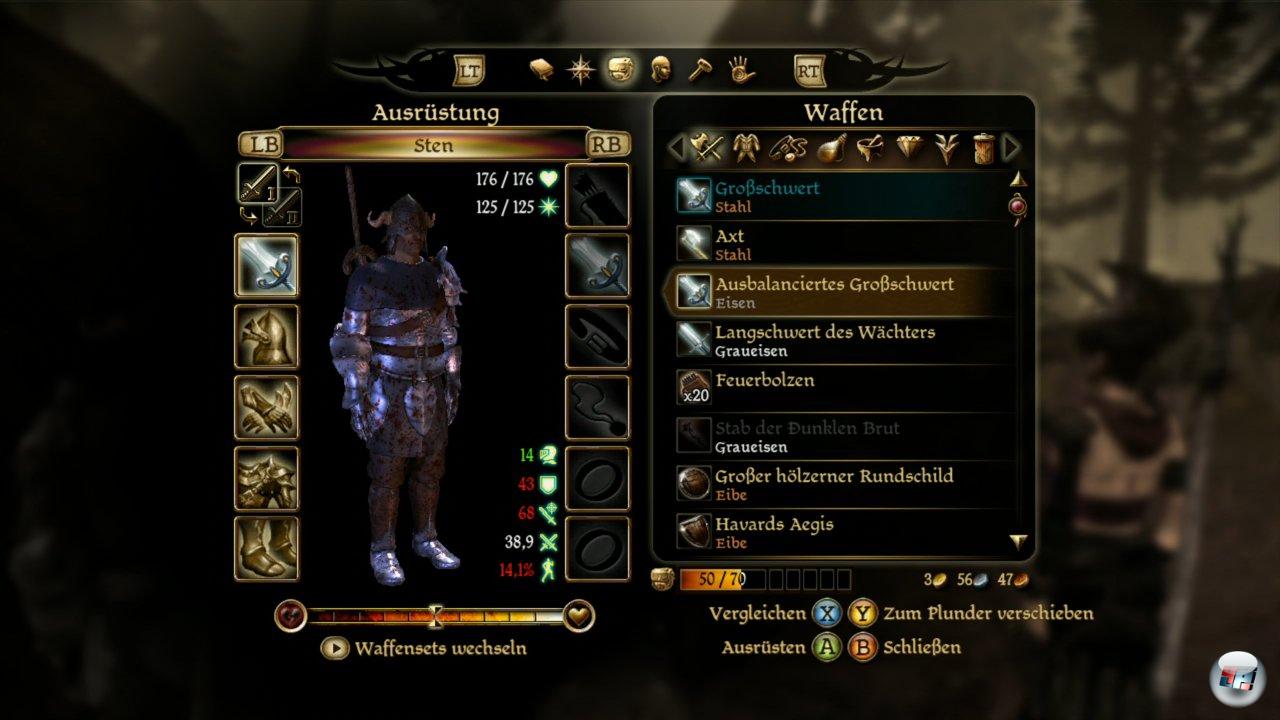Switch to weapon set II icon

(283, 207)
